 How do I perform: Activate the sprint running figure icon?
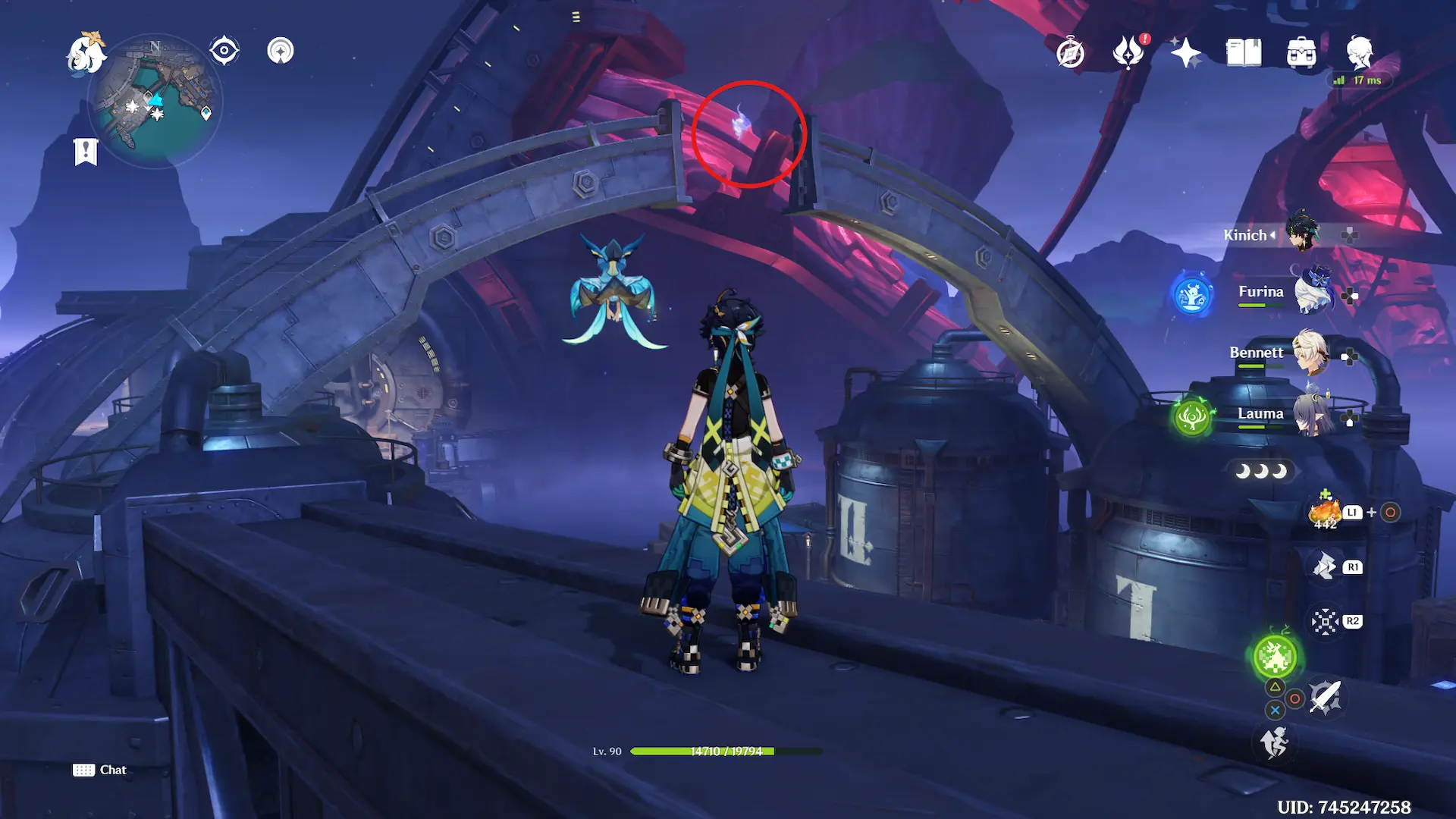click(x=1275, y=742)
